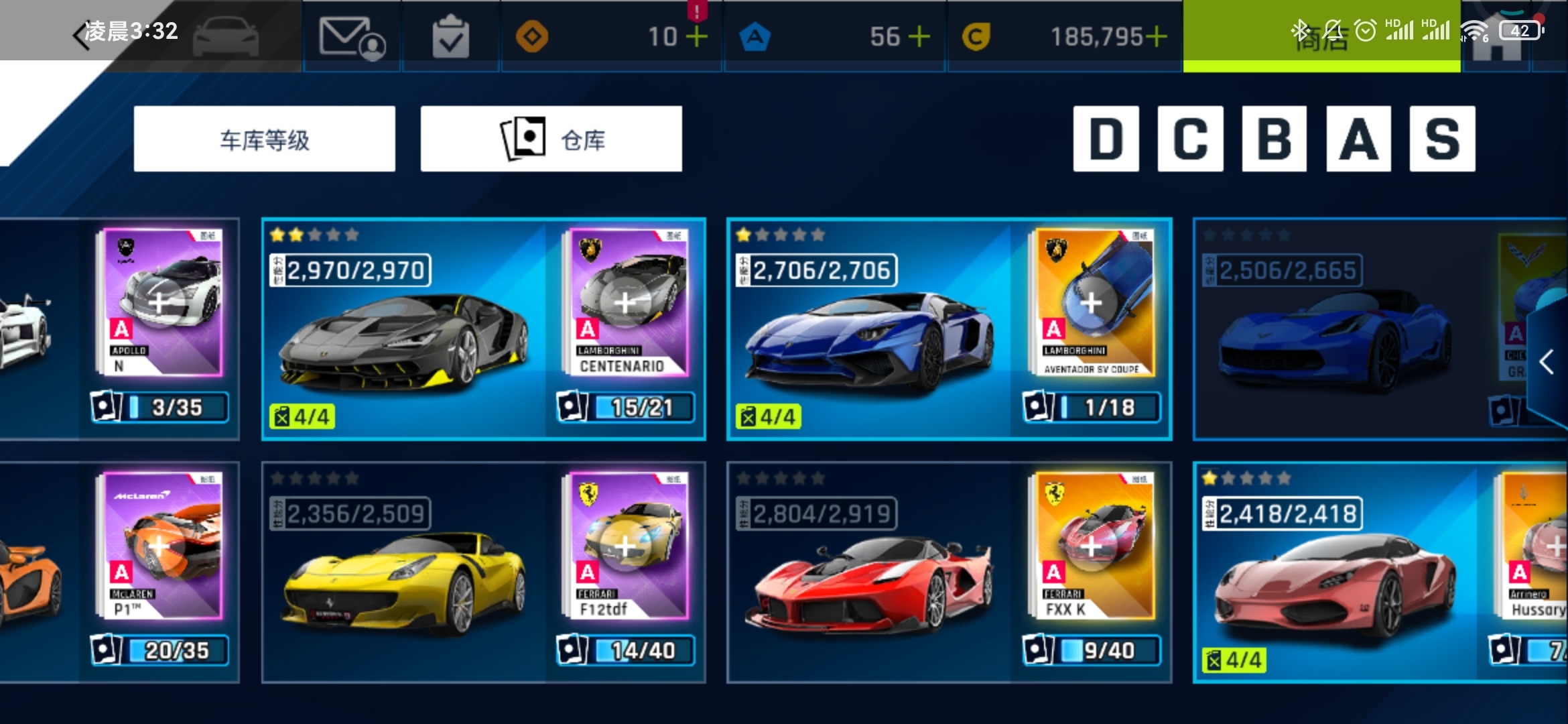
Task: Select the Lamborghini Centenario car
Action: [403, 335]
